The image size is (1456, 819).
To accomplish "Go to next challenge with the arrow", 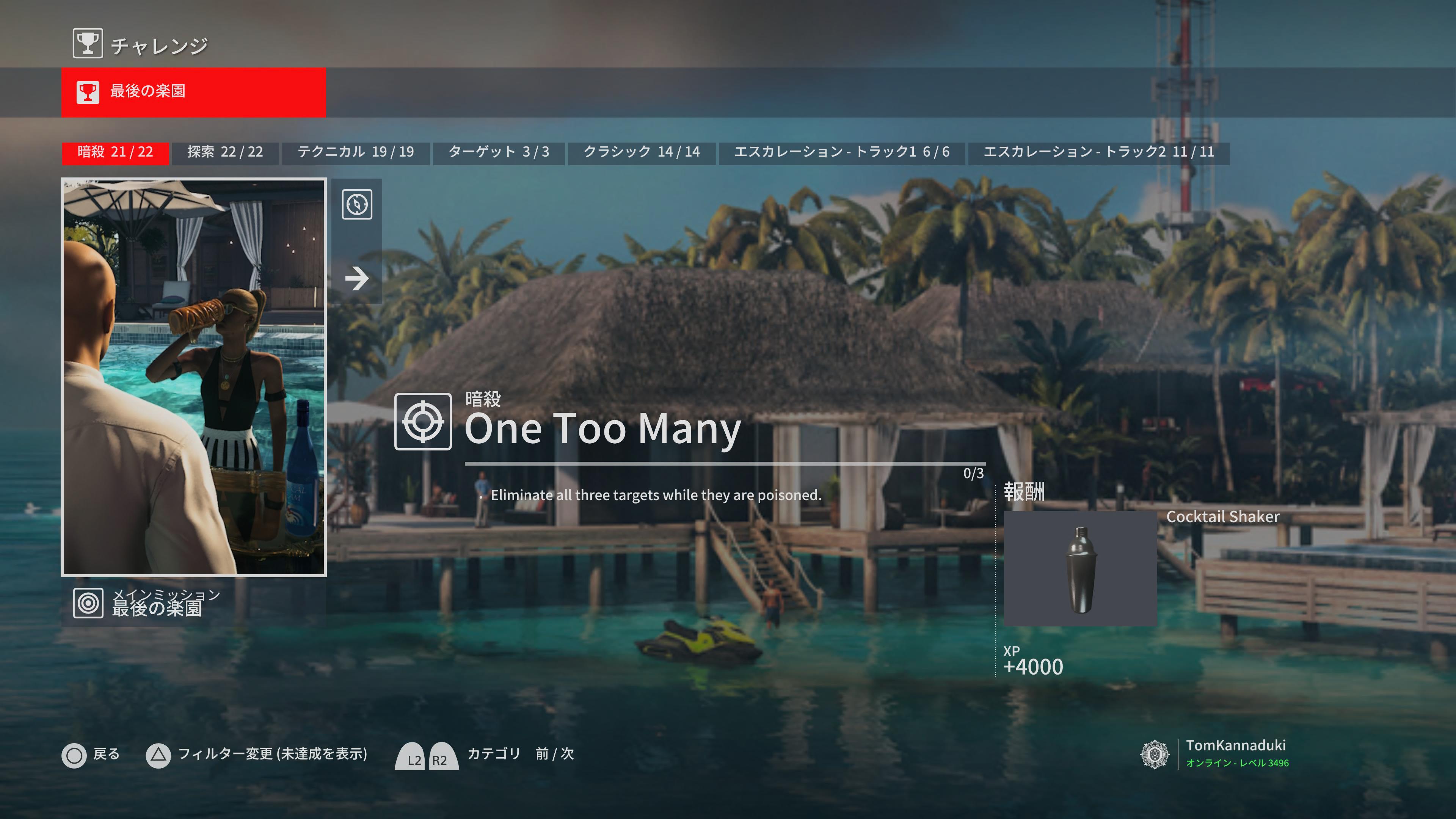I will tap(357, 278).
